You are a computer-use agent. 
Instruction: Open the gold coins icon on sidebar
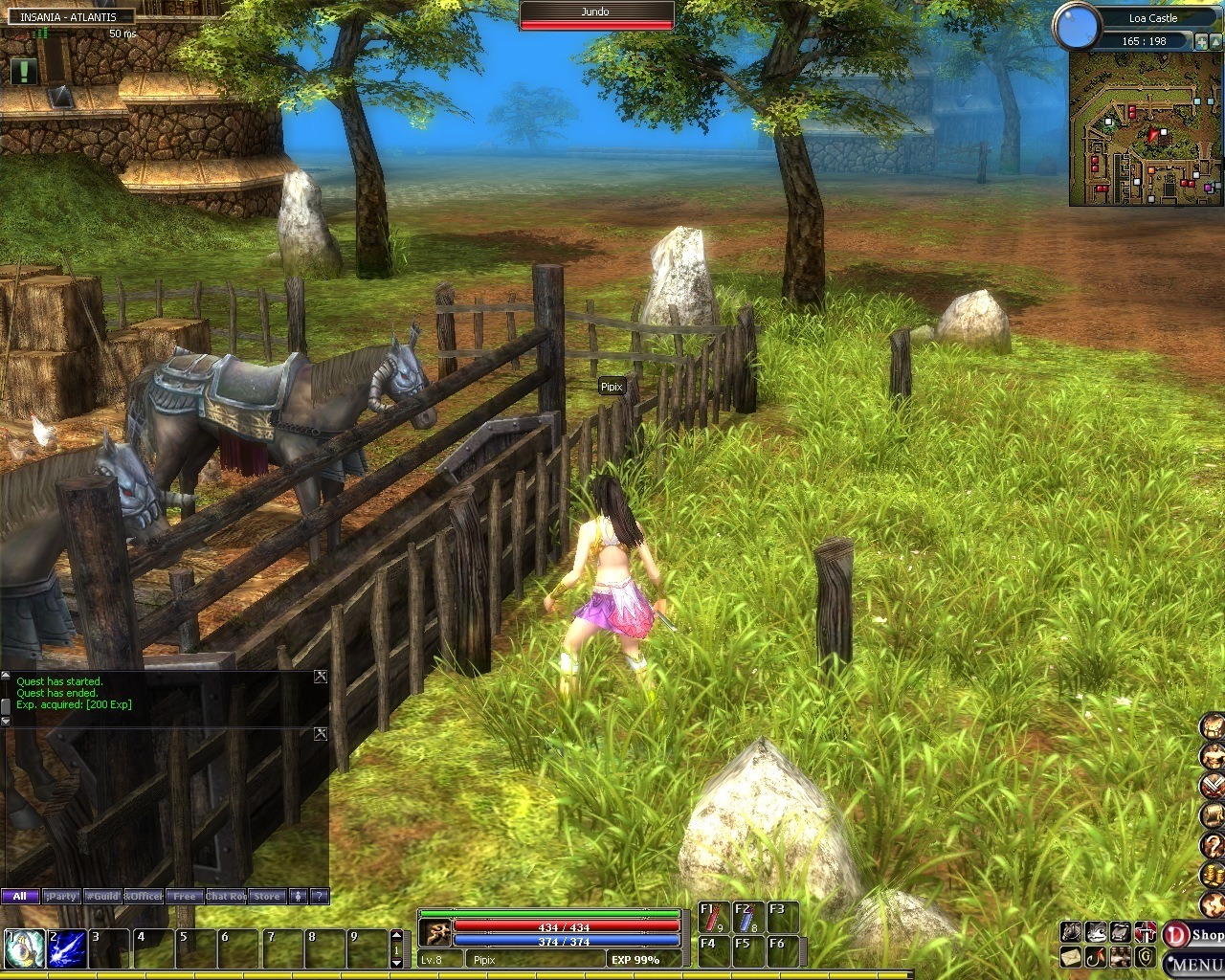click(x=1213, y=875)
